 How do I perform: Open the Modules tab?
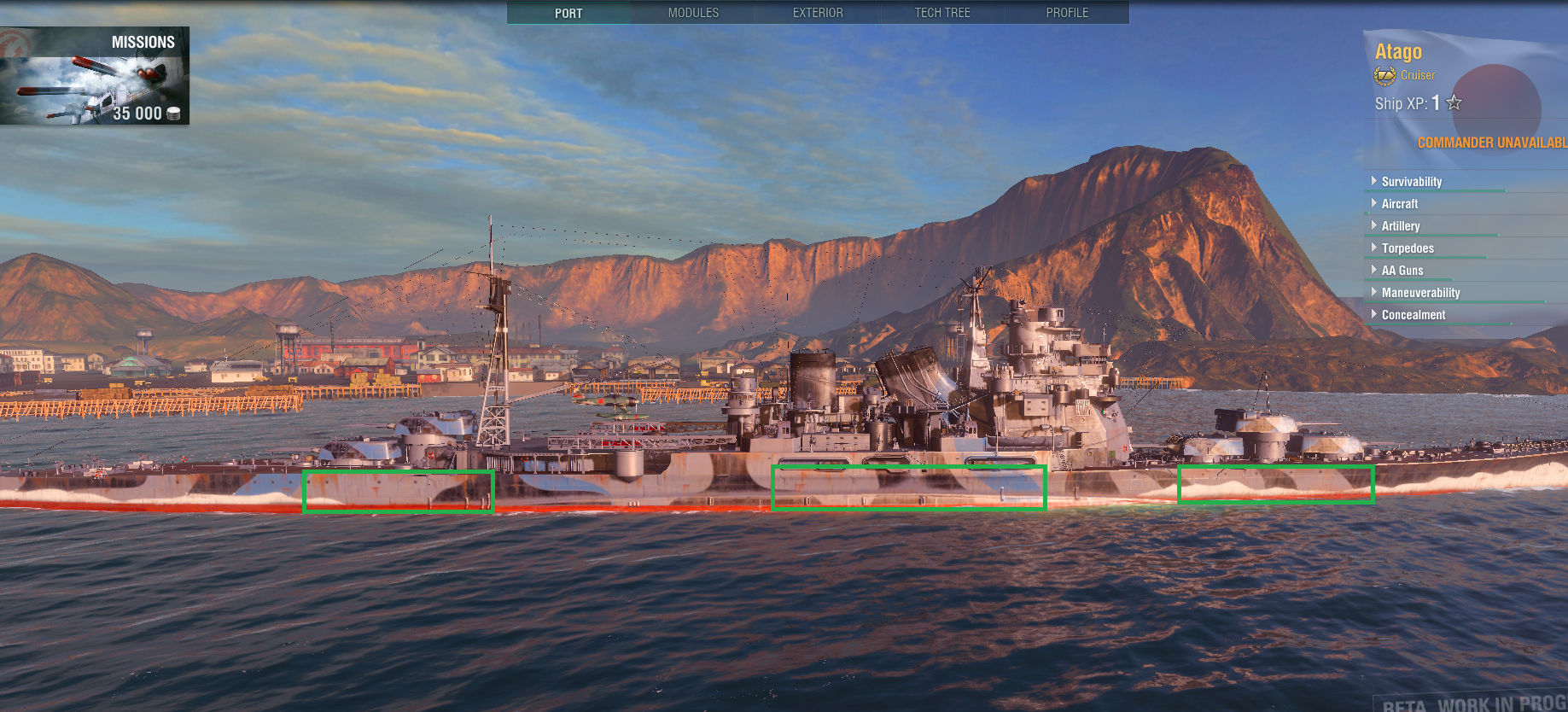click(x=693, y=13)
